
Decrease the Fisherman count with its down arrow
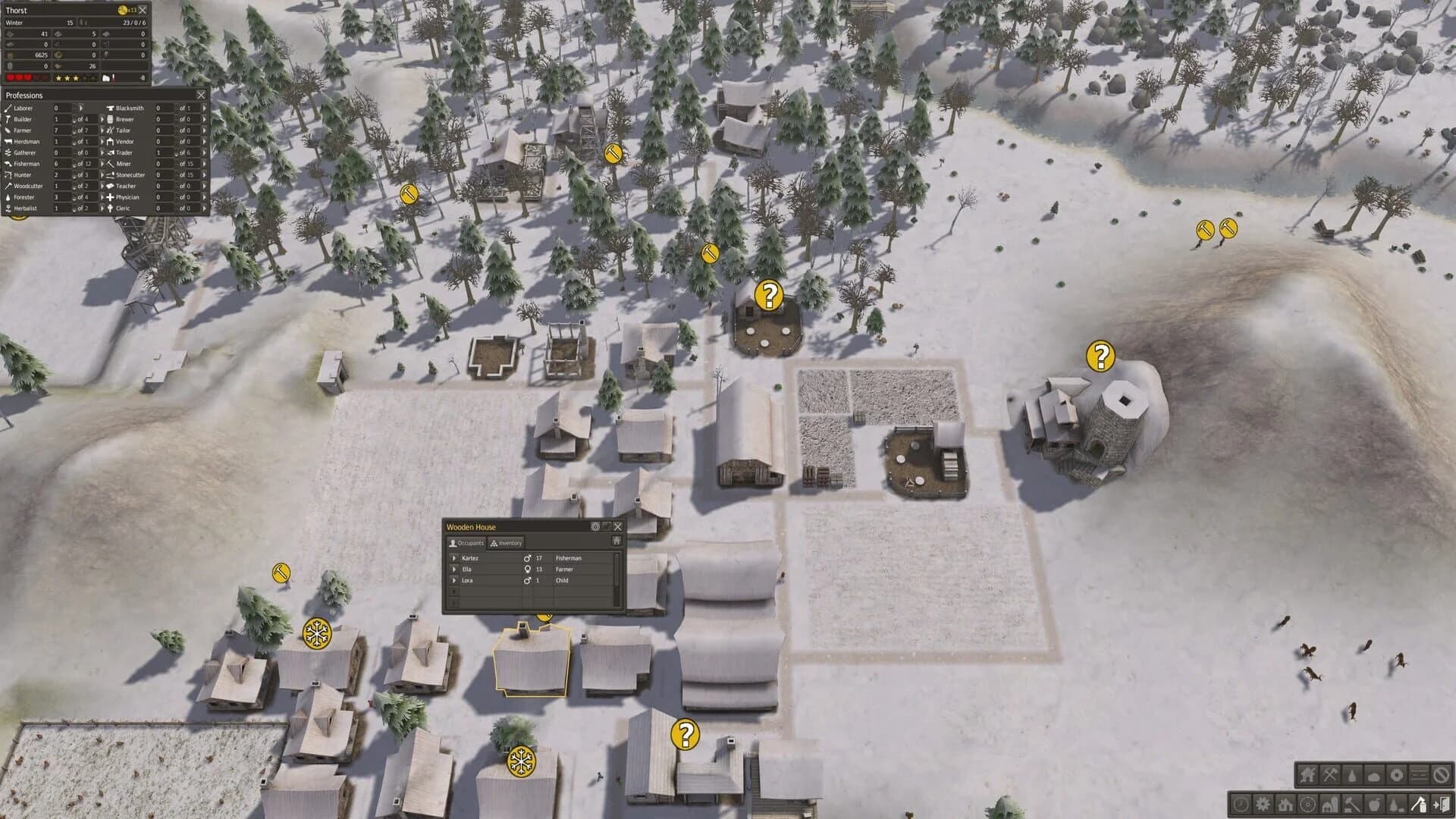point(75,165)
